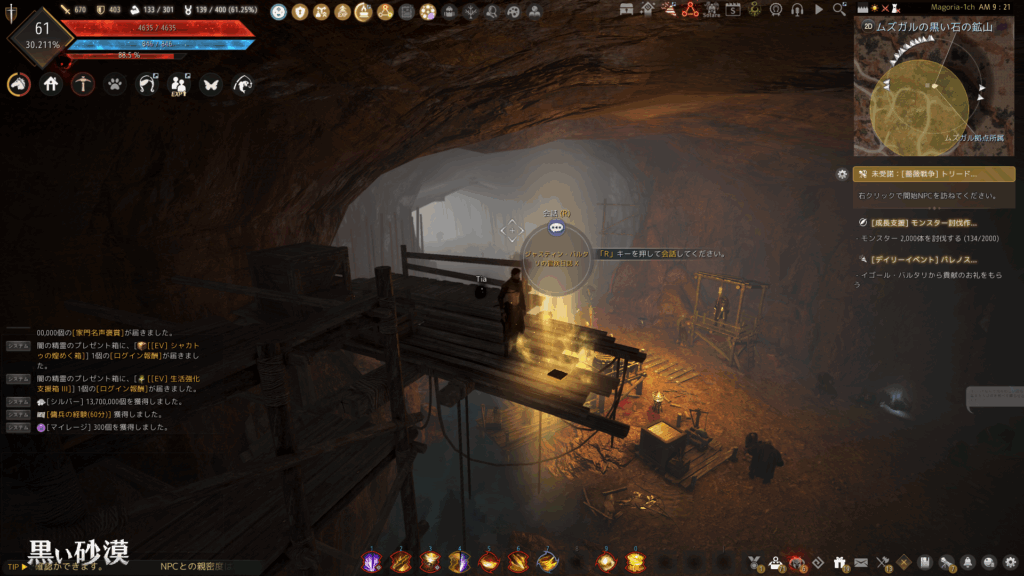The image size is (1024, 576).
Task: Open the quest tracker gear settings
Action: click(x=842, y=174)
